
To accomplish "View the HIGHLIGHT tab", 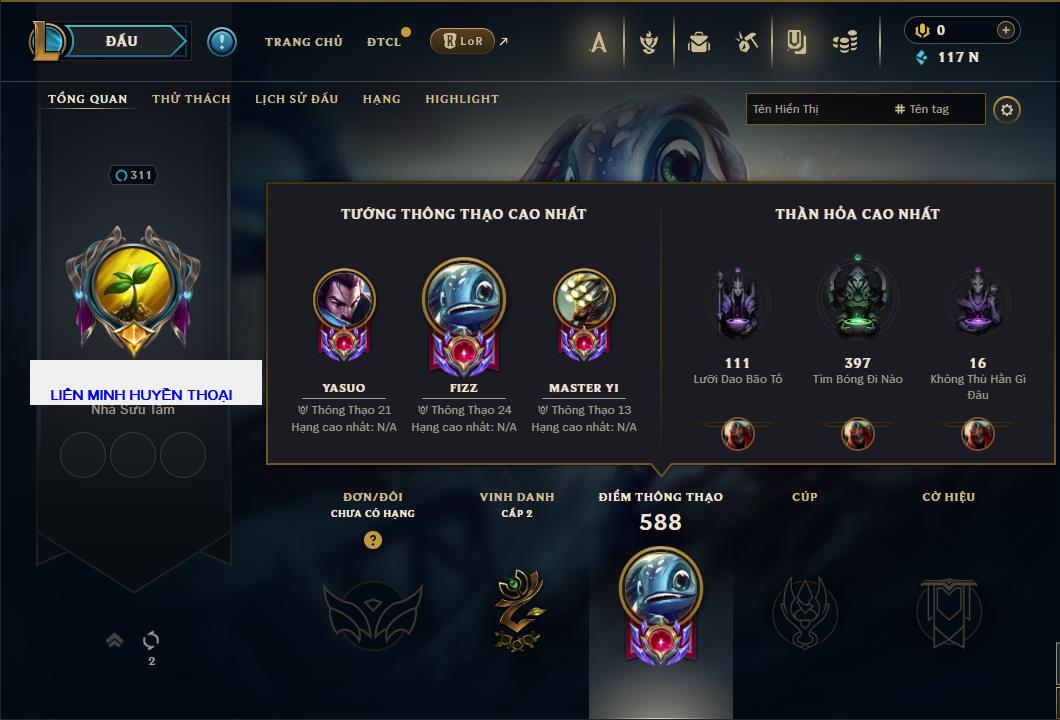I will click(x=461, y=99).
